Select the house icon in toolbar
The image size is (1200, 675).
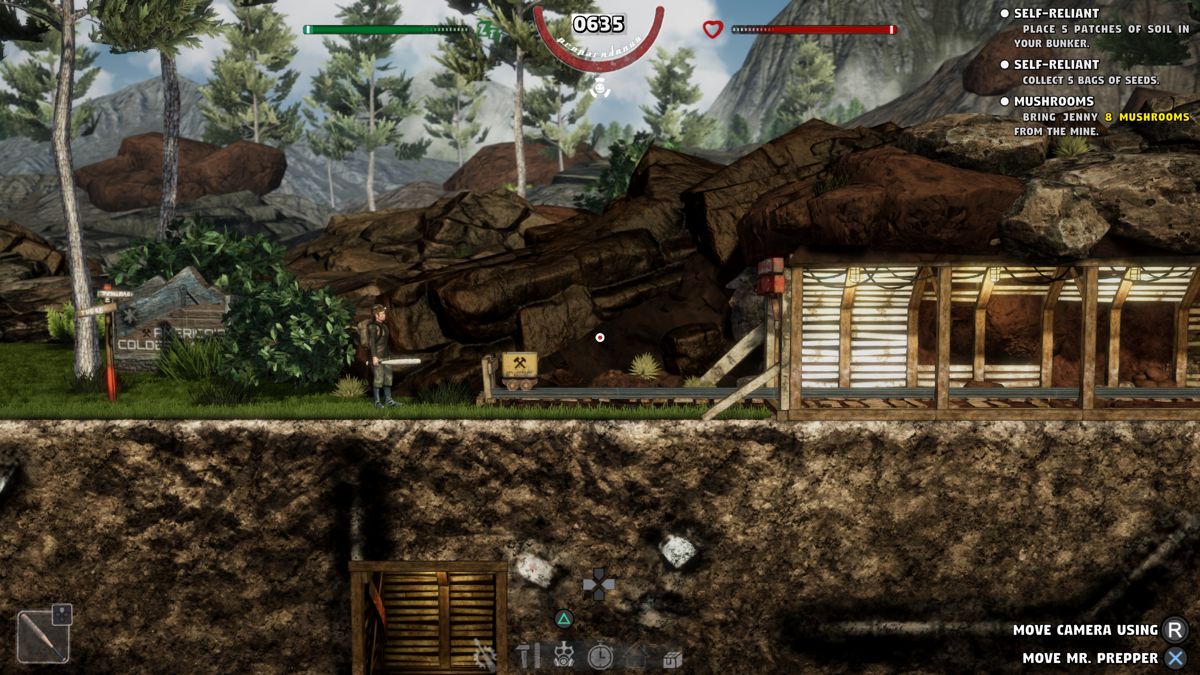637,656
